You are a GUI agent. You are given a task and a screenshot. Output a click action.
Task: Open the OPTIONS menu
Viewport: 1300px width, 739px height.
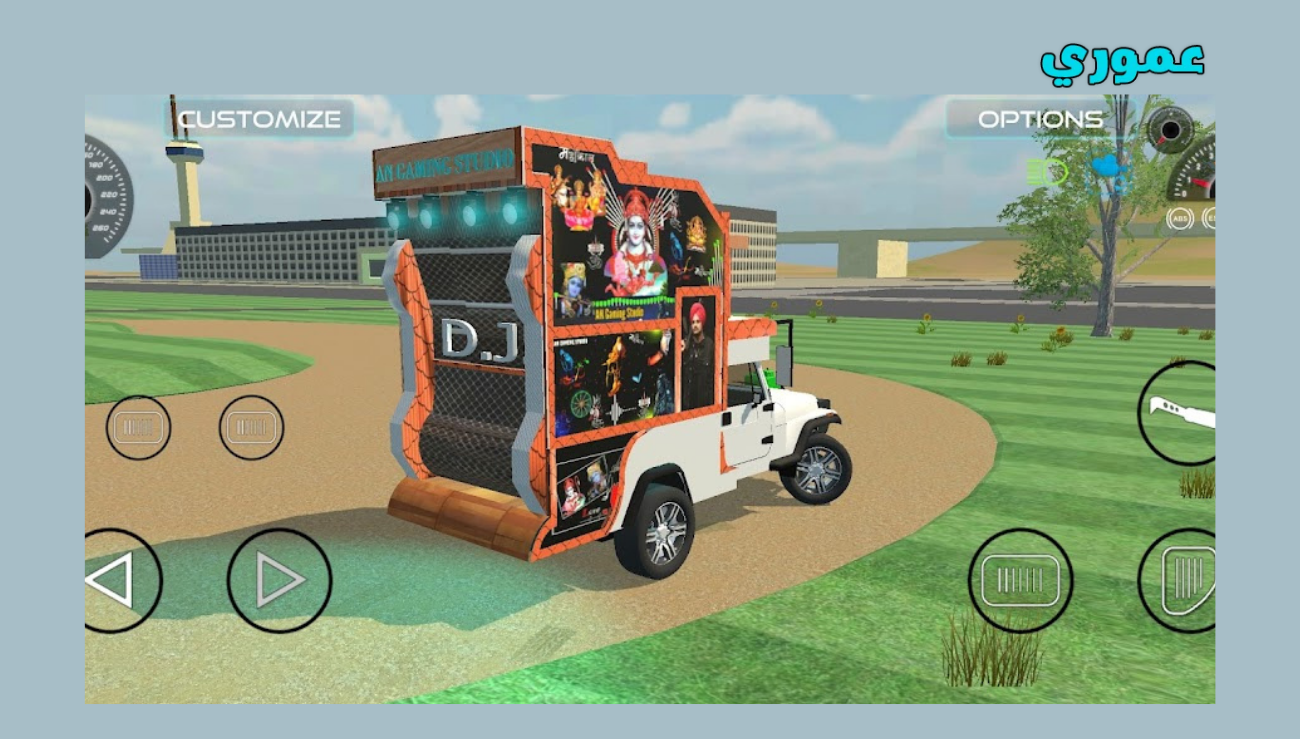tap(1042, 118)
